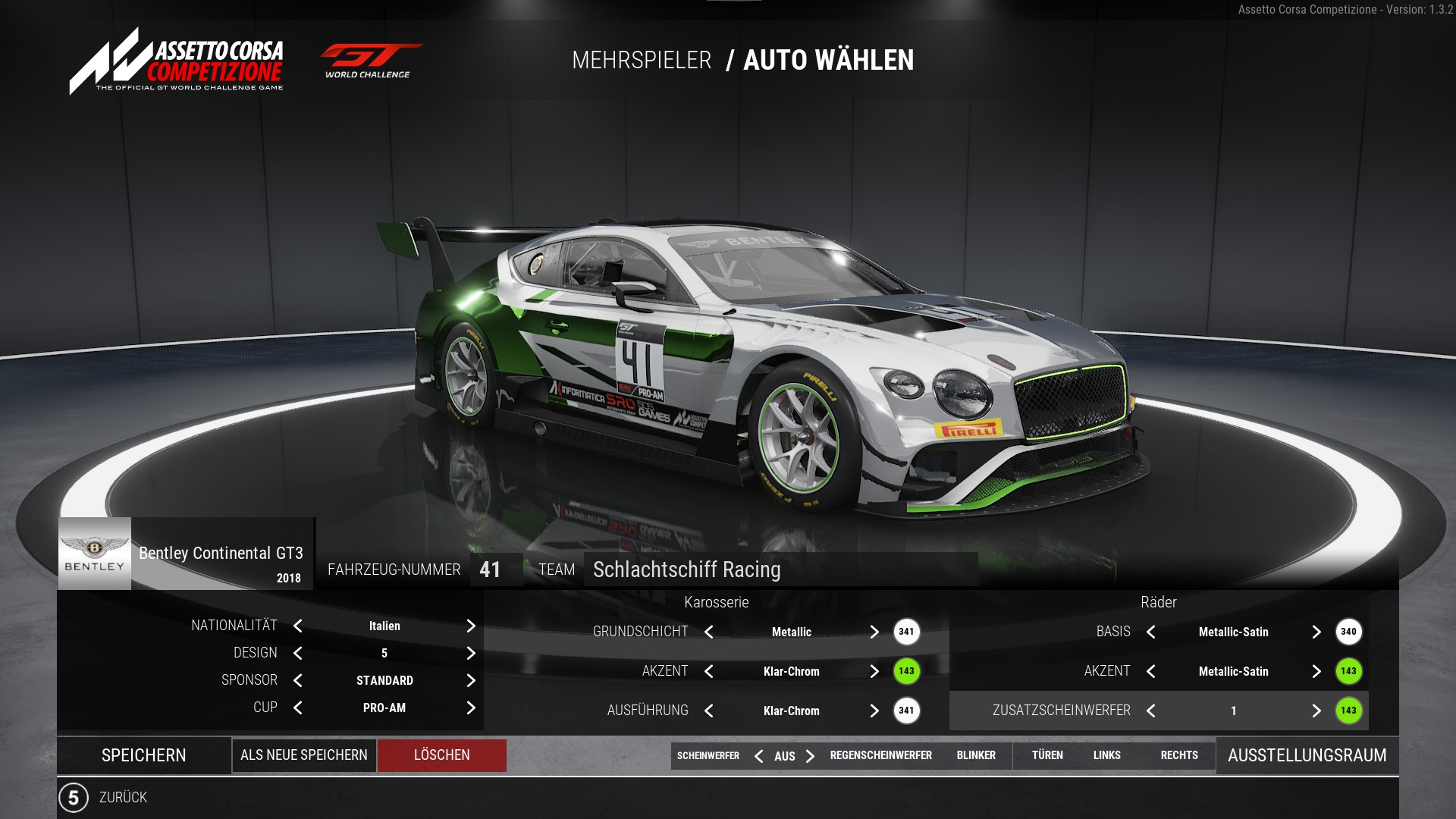Save the car with Speichern
Image resolution: width=1456 pixels, height=819 pixels.
(x=144, y=755)
